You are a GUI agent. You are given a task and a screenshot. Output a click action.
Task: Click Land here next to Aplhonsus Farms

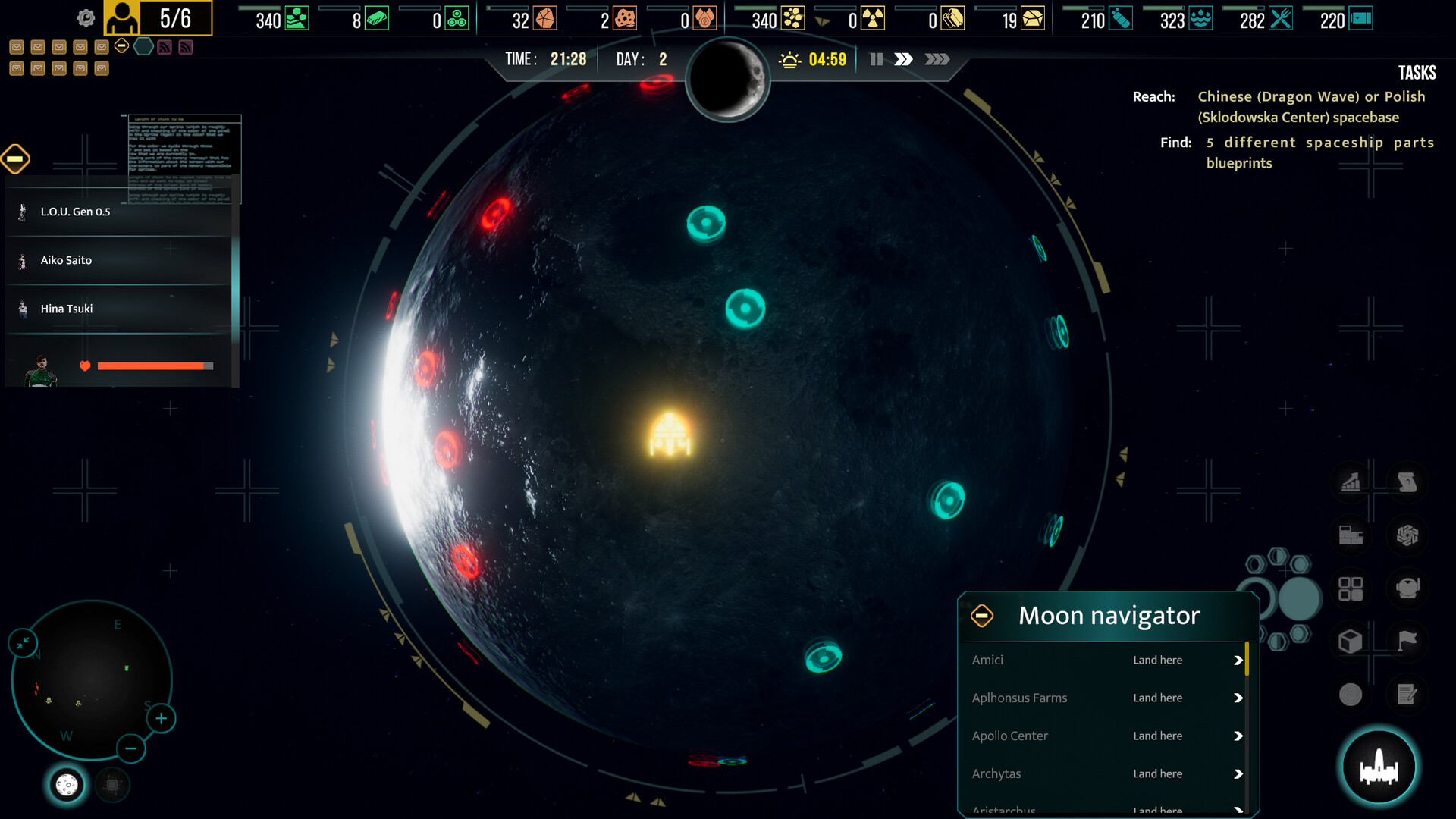[x=1157, y=698]
